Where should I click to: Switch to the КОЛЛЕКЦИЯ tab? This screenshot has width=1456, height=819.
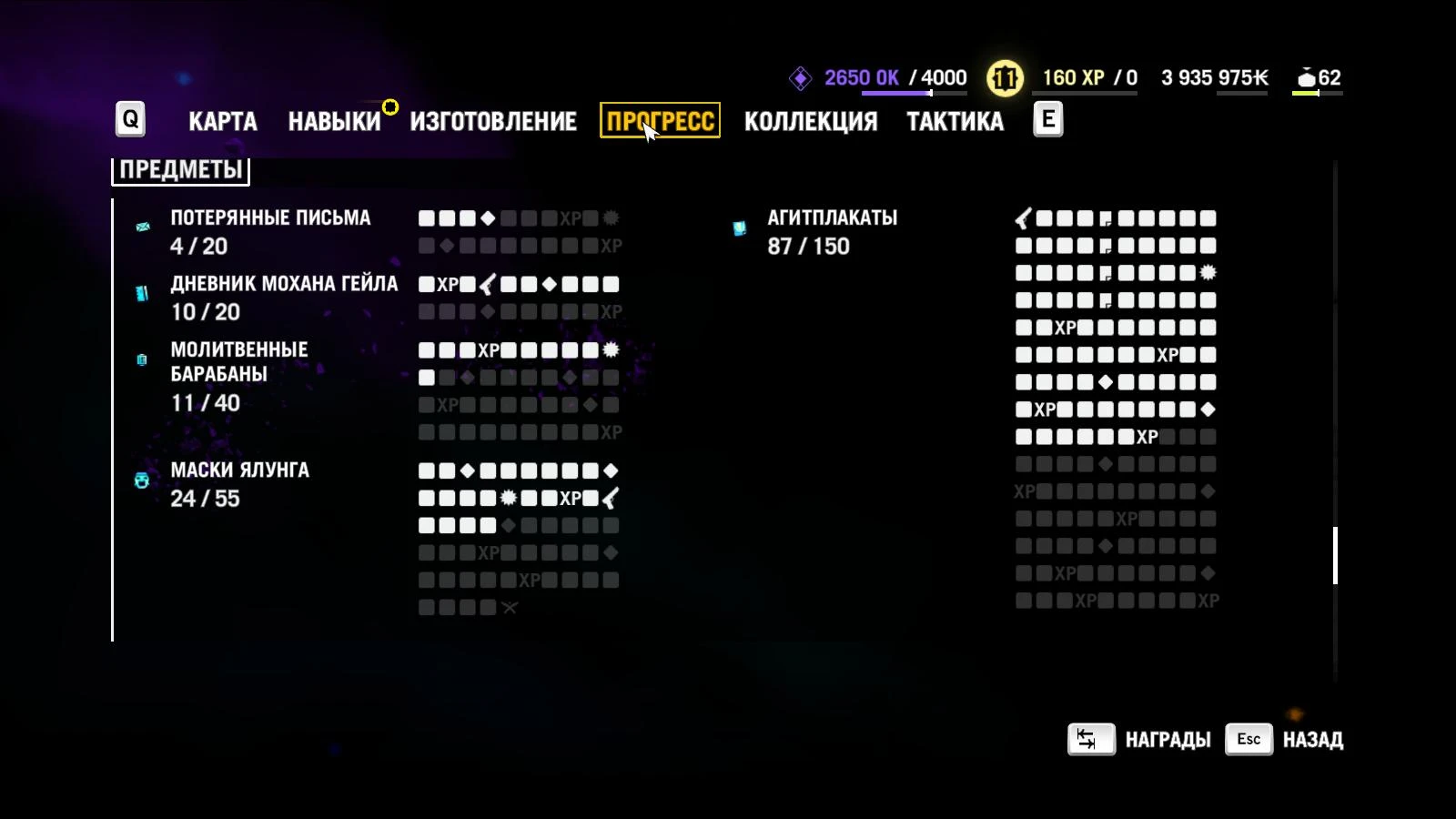tap(811, 120)
